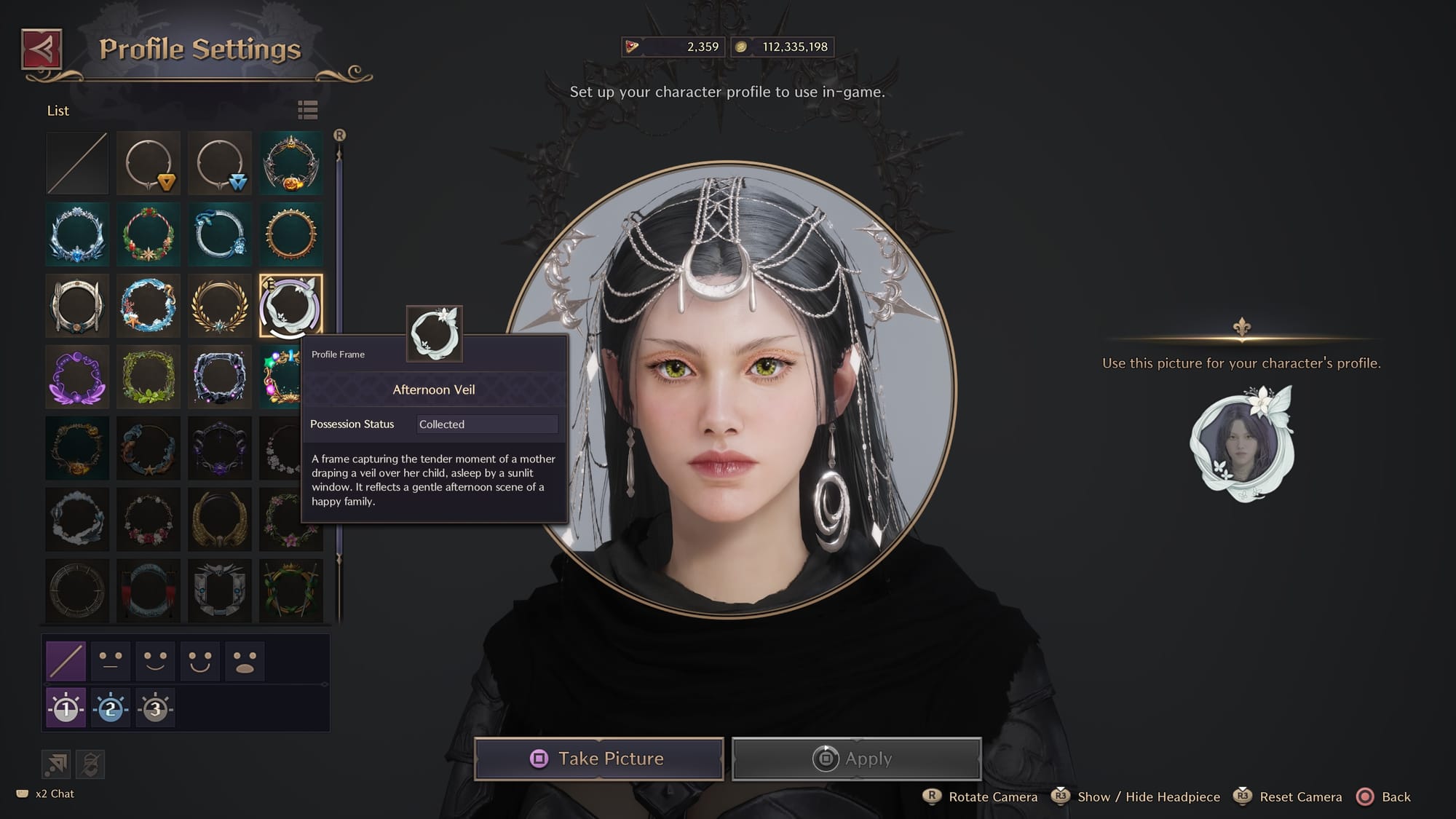This screenshot has height=819, width=1456.
Task: Choose the Halloween pumpkin profile frame
Action: tap(291, 163)
